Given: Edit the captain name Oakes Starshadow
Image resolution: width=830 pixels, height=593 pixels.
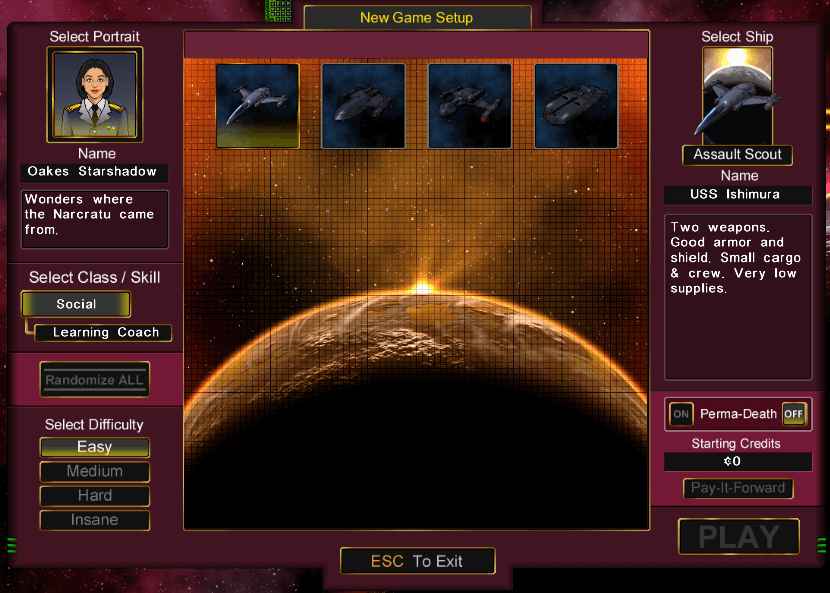Looking at the screenshot, I should click(95, 172).
